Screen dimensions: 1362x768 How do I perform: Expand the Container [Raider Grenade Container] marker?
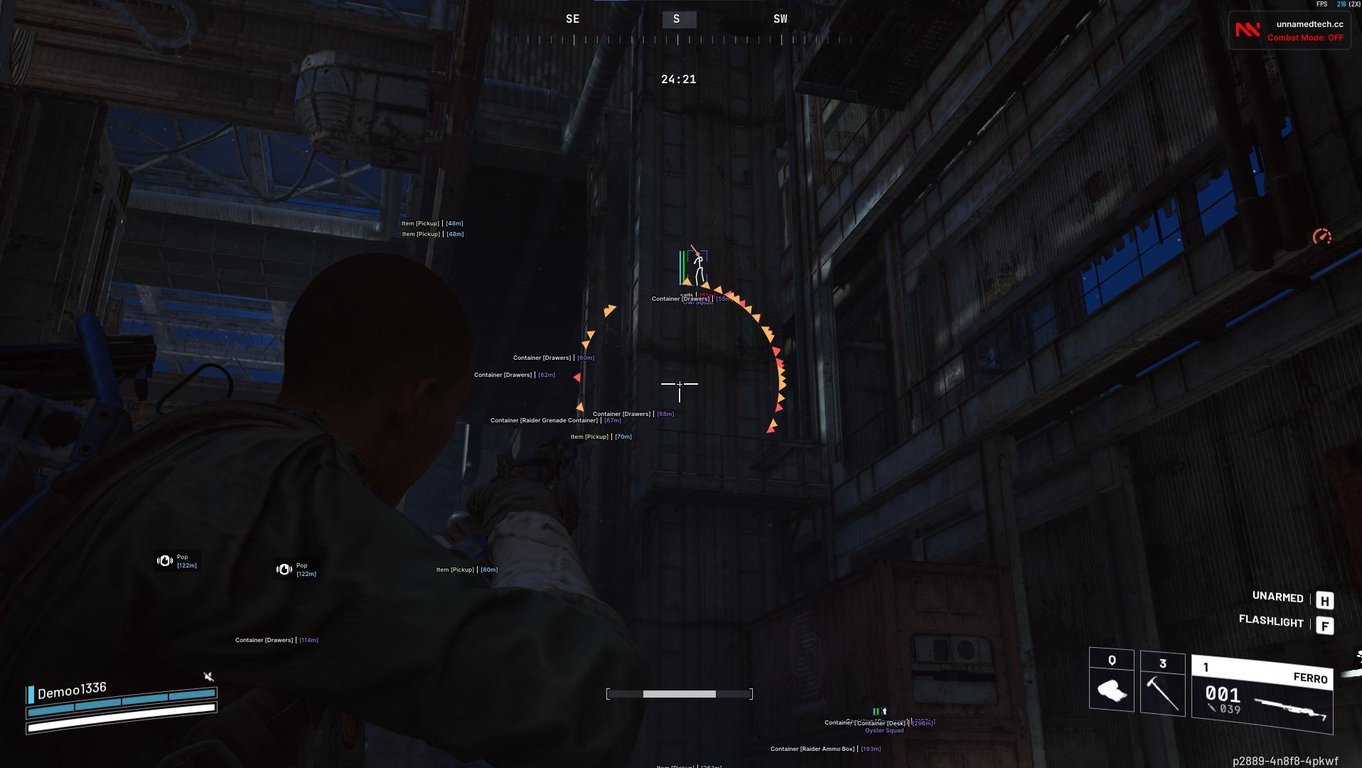point(557,420)
